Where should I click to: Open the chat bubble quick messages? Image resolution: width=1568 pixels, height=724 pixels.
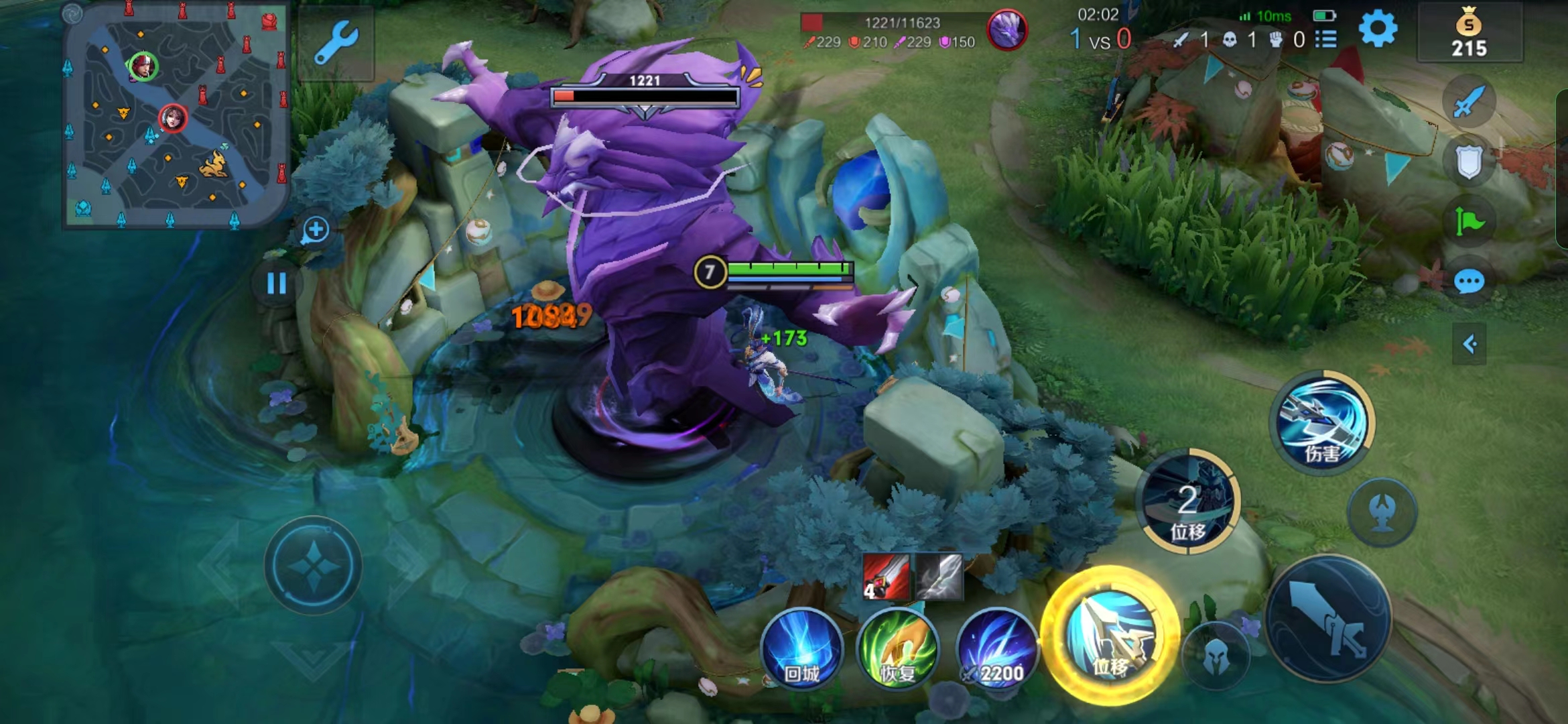[1469, 282]
